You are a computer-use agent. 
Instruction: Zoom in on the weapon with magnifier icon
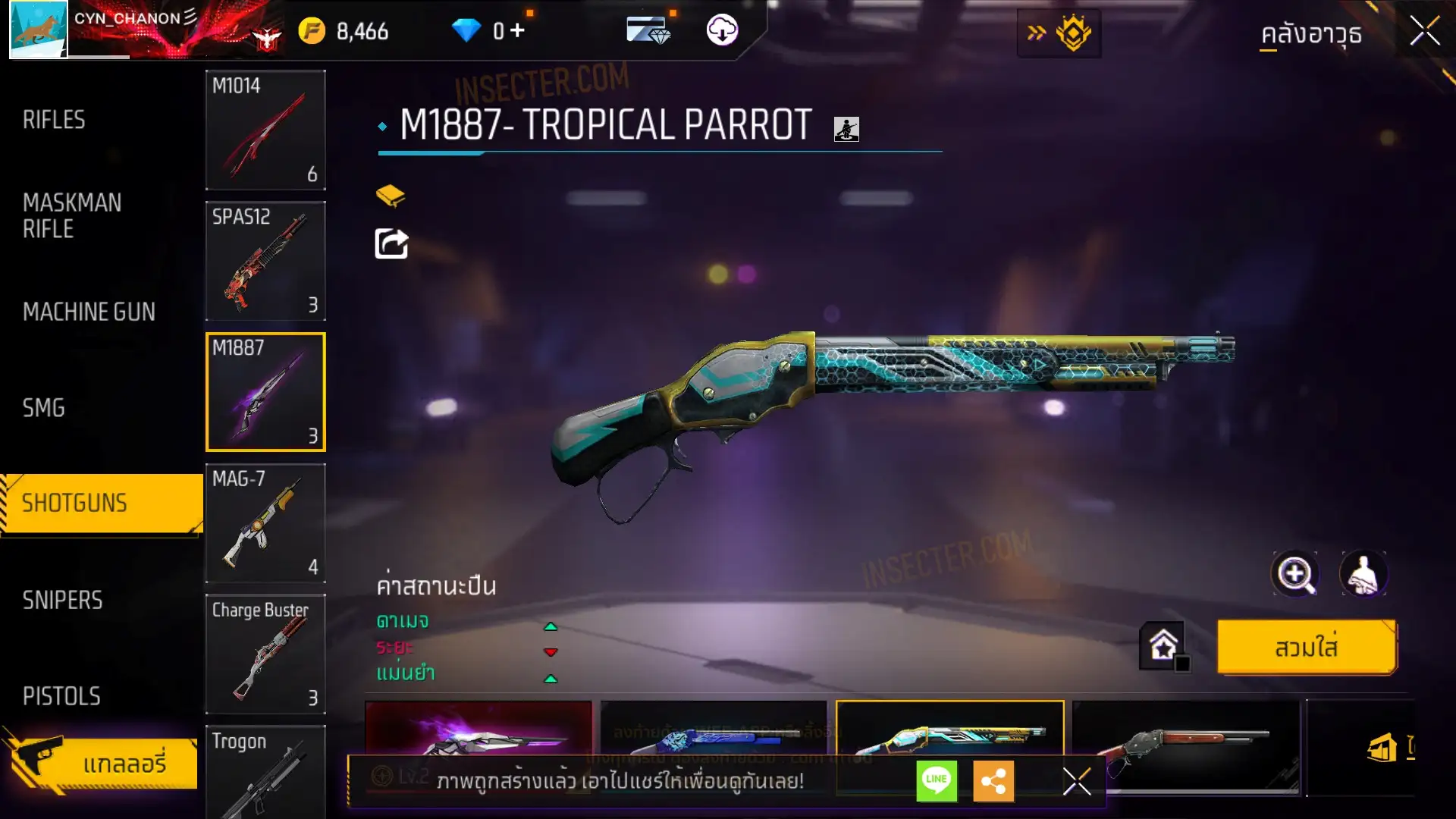[x=1294, y=574]
